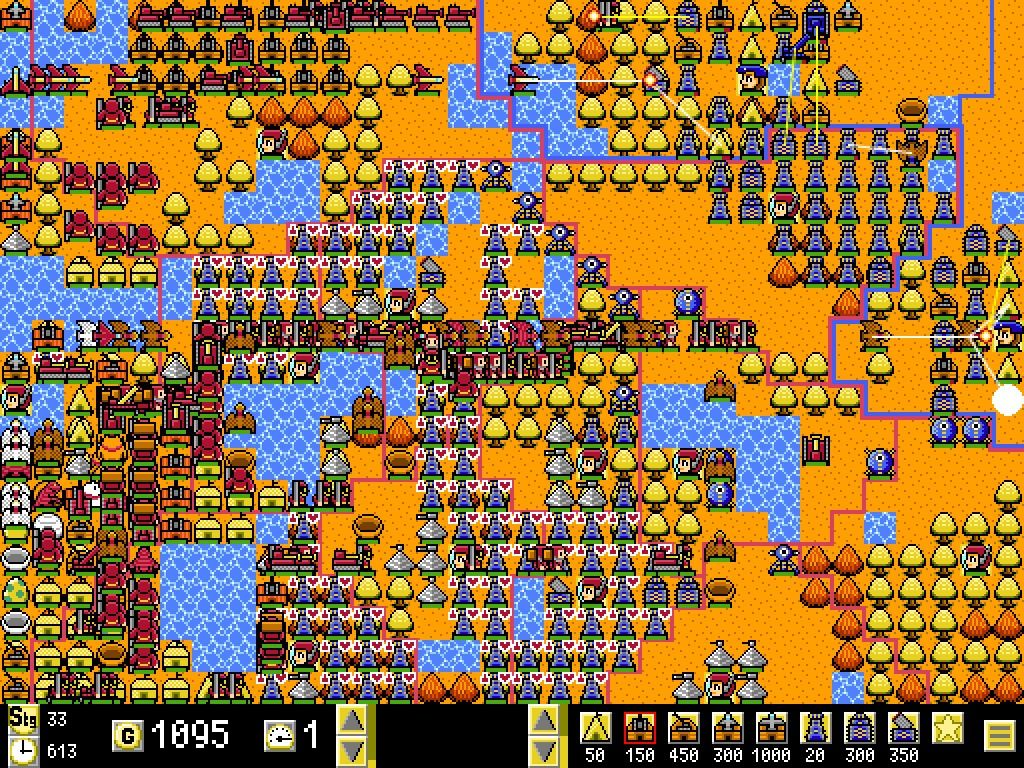Open the three-line menu button
The image size is (1024, 768).
coord(1000,736)
